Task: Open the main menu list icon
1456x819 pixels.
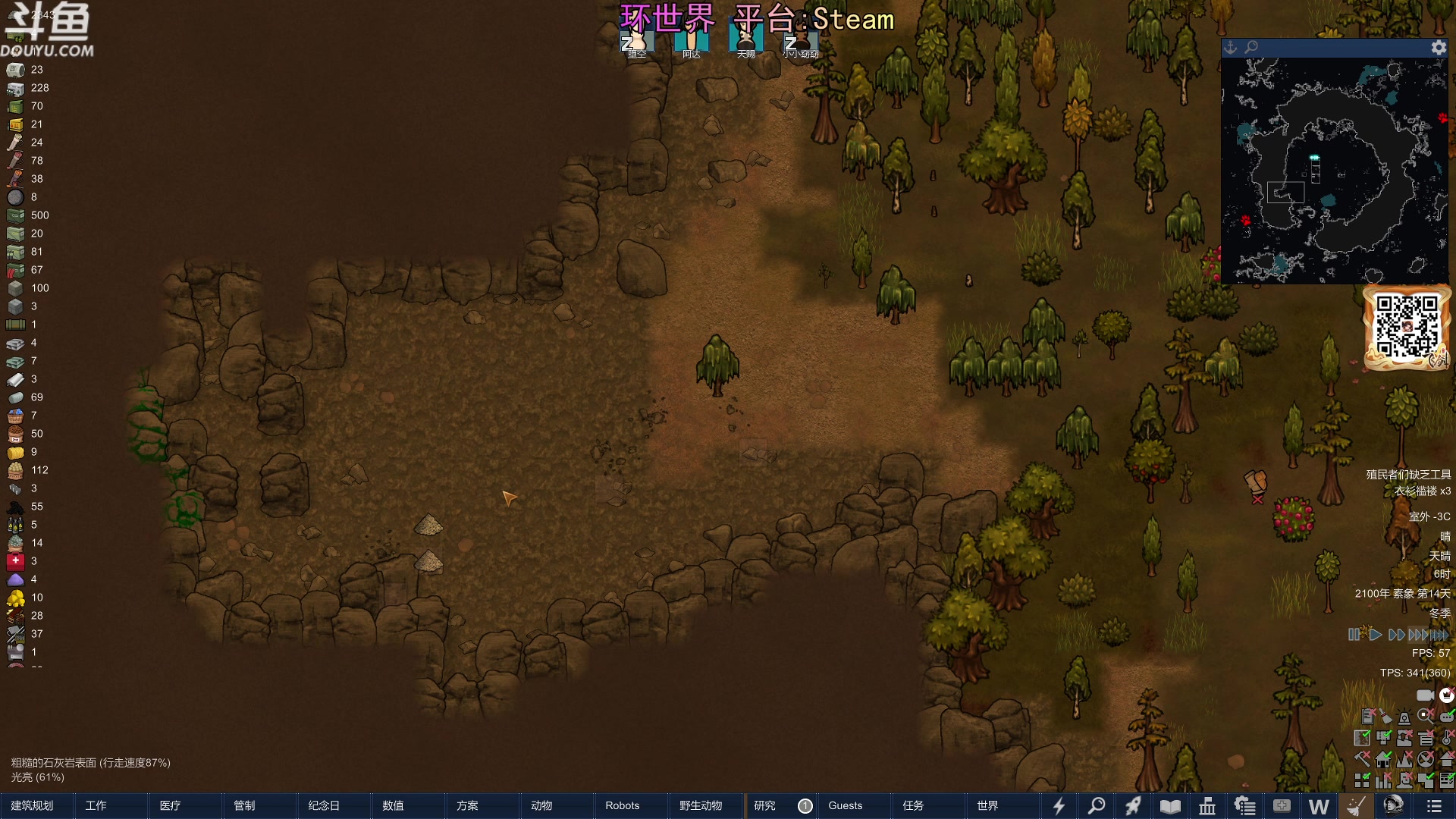Action: pyautogui.click(x=1433, y=806)
